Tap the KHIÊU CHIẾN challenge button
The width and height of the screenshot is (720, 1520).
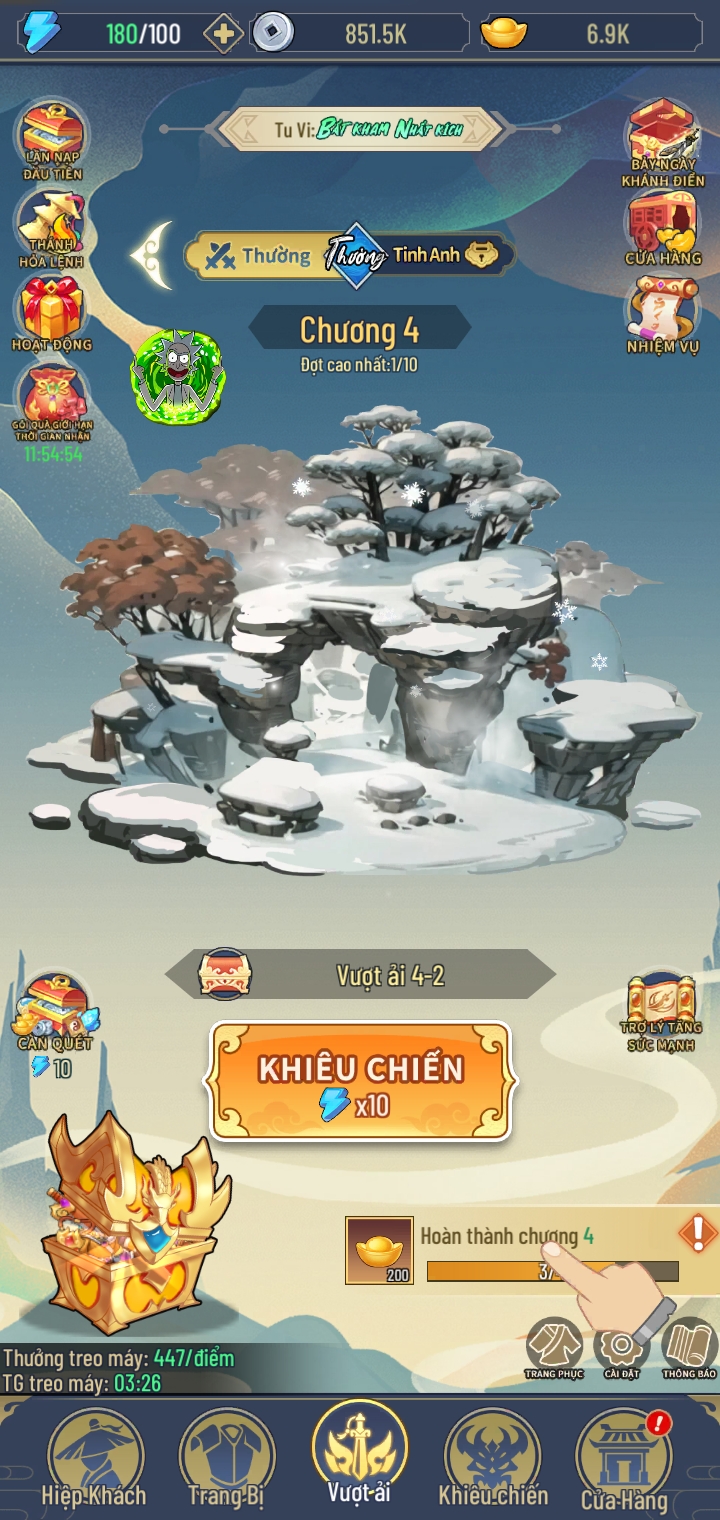point(360,1081)
